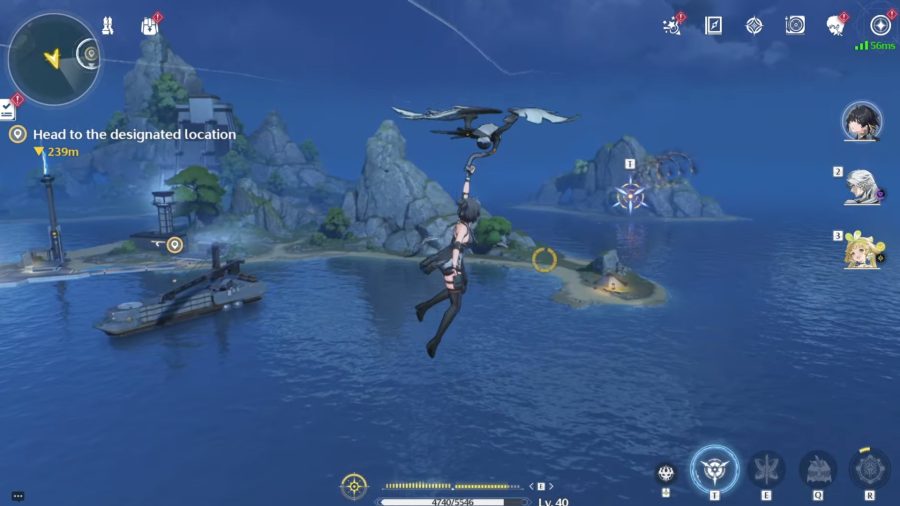Screen dimensions: 900x506
Task: Select the dark-haired active character portrait
Action: pos(861,121)
